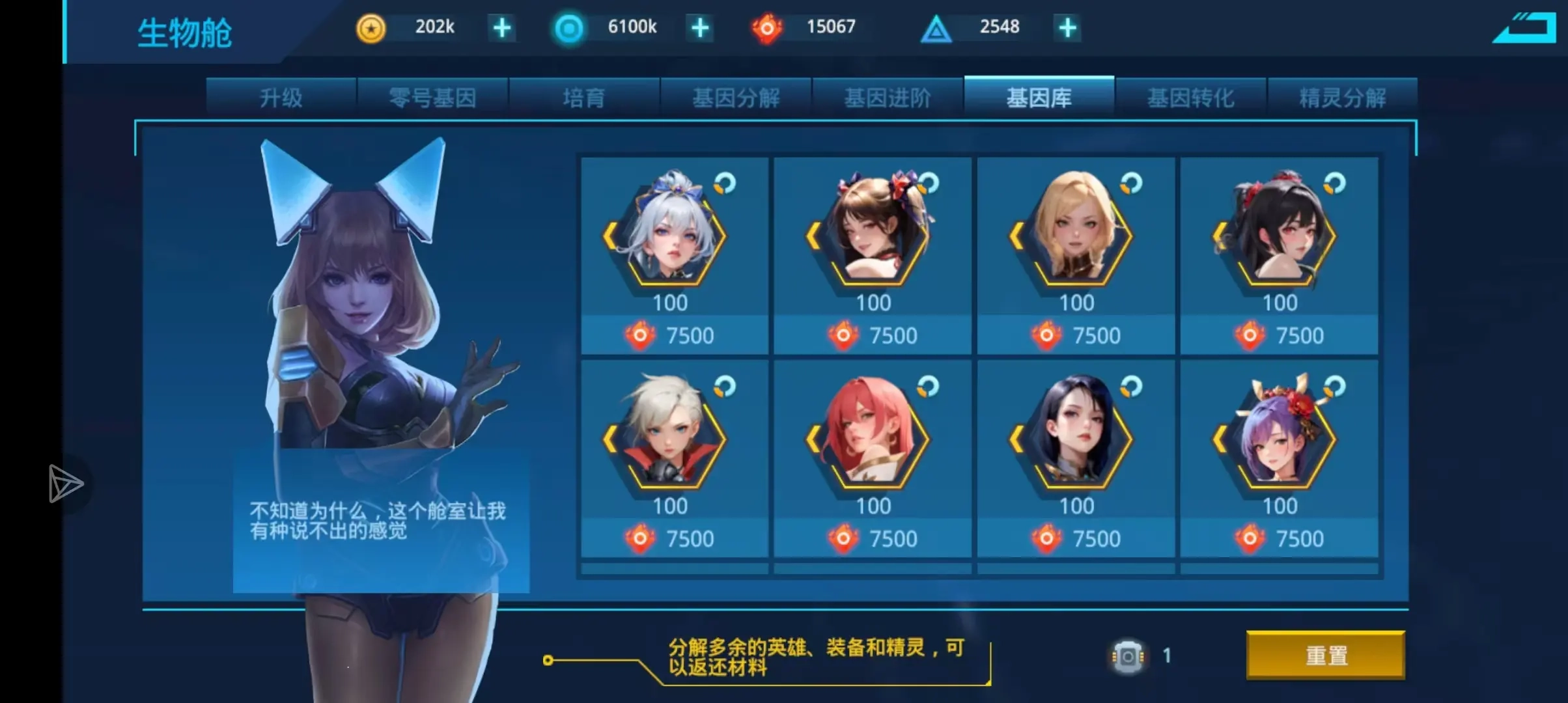Add triangle shards using the plus icon
Viewport: 1568px width, 703px height.
point(1067,27)
